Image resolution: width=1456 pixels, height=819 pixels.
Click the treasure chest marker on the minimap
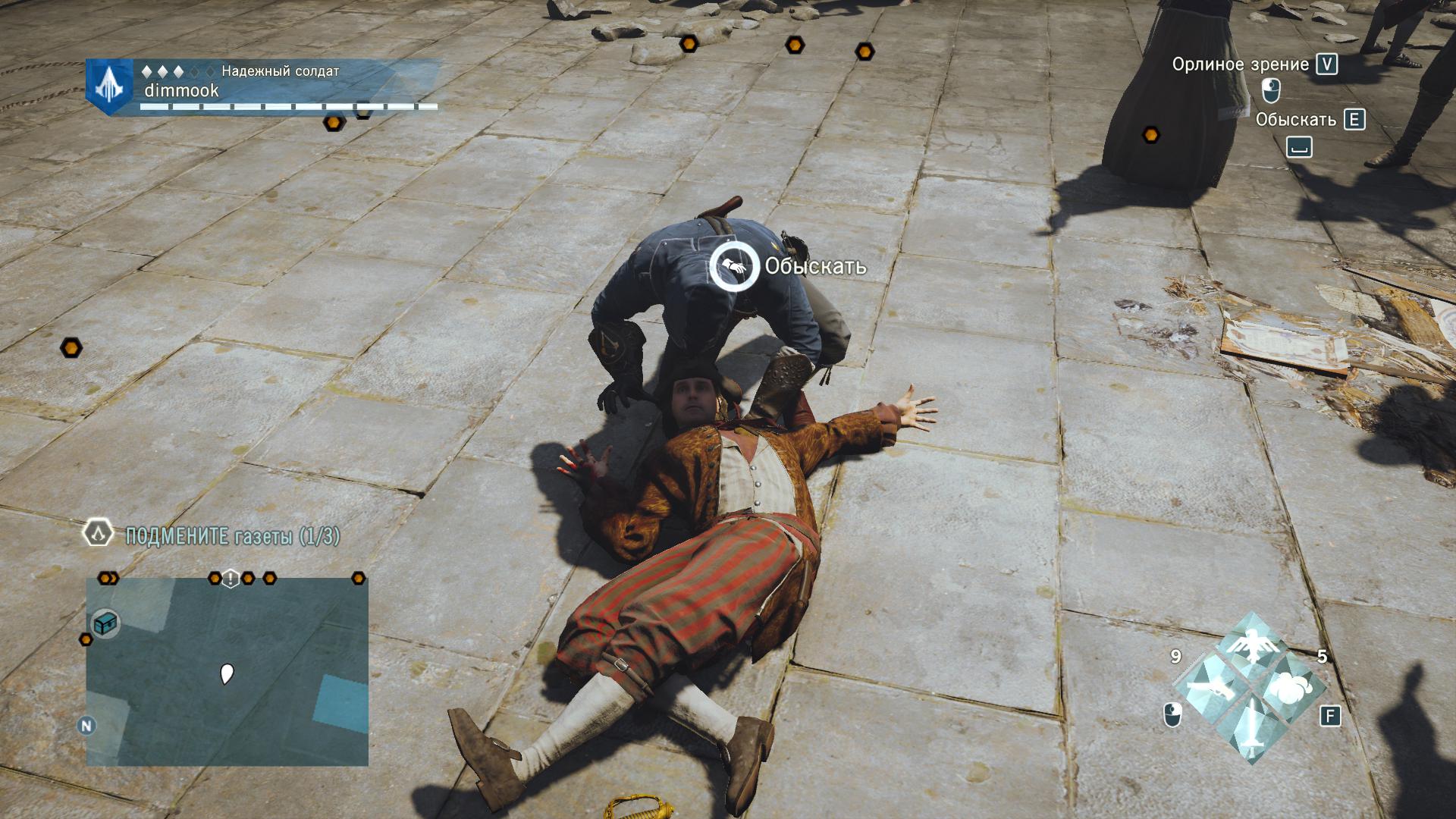[x=105, y=624]
